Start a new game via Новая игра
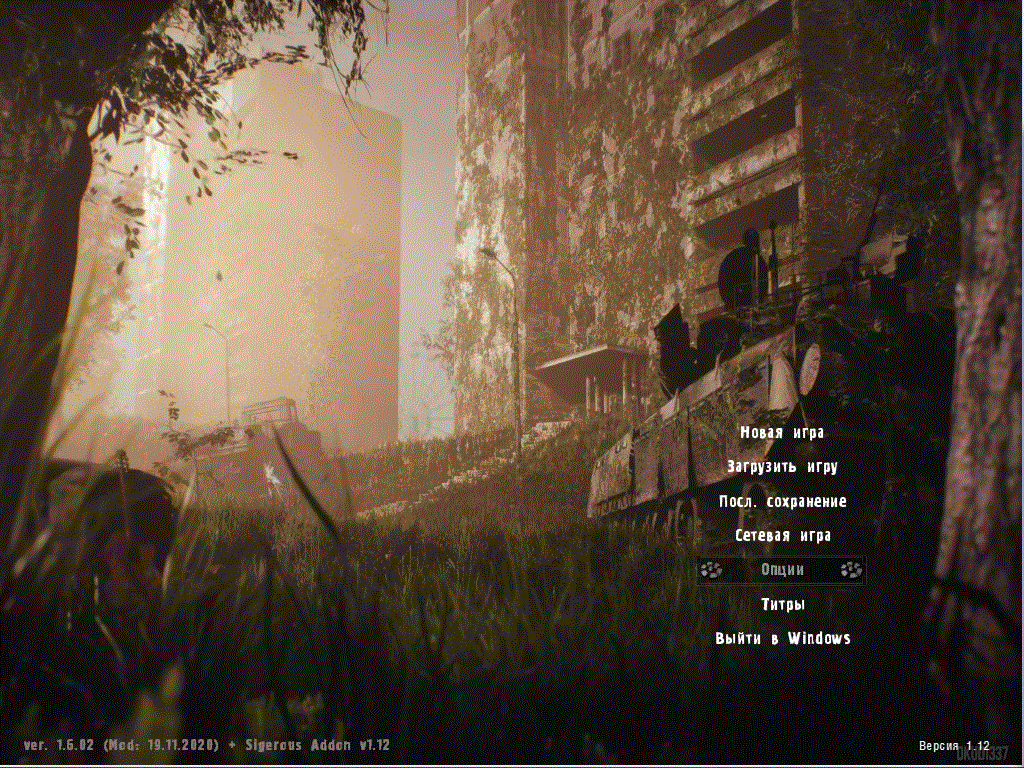The width and height of the screenshot is (1024, 768). 782,433
